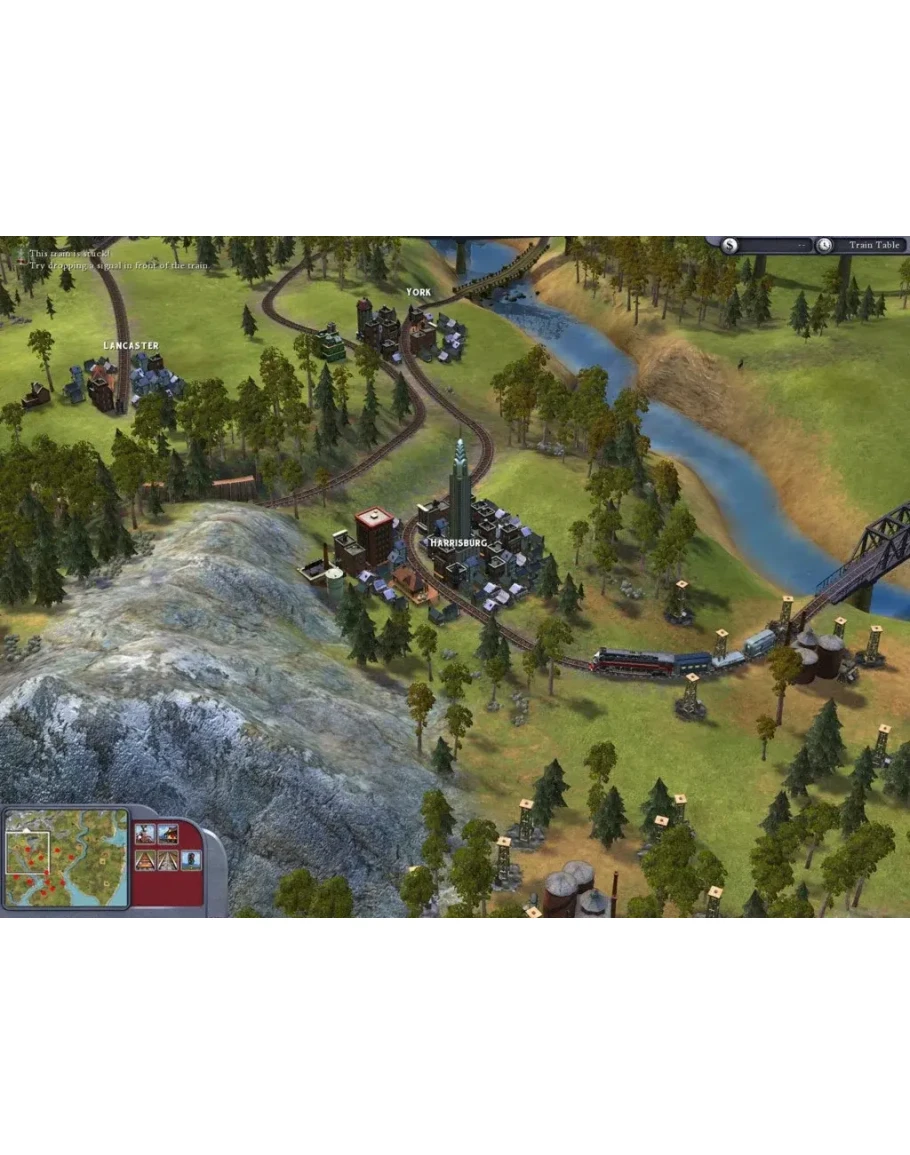Choose the single track laying icon

pos(145,859)
